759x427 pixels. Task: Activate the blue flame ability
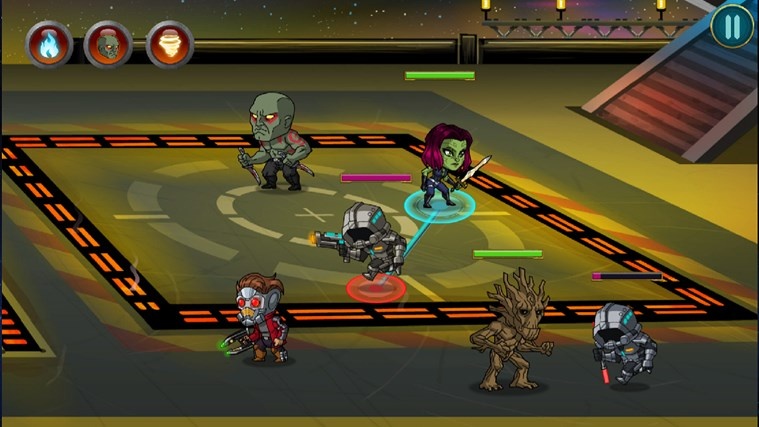[x=48, y=45]
